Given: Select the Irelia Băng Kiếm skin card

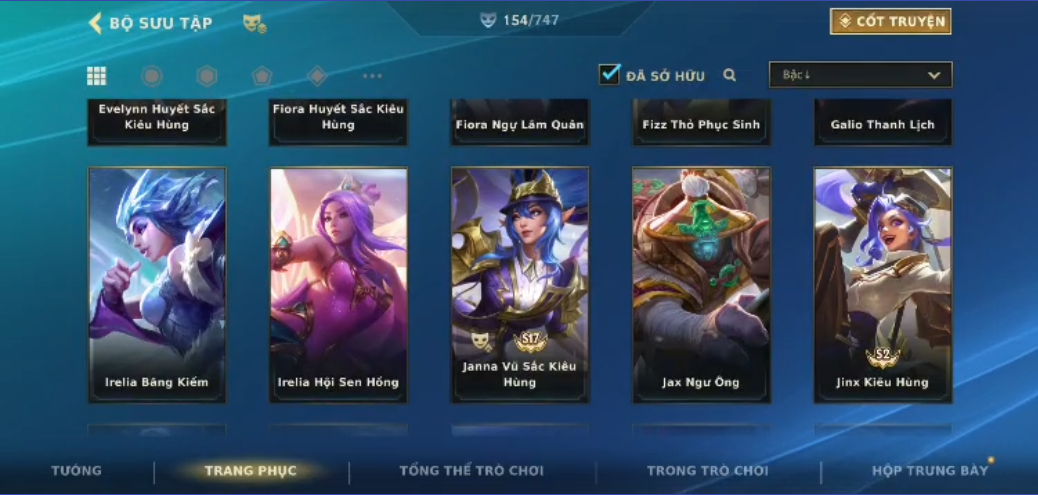Looking at the screenshot, I should coord(157,284).
